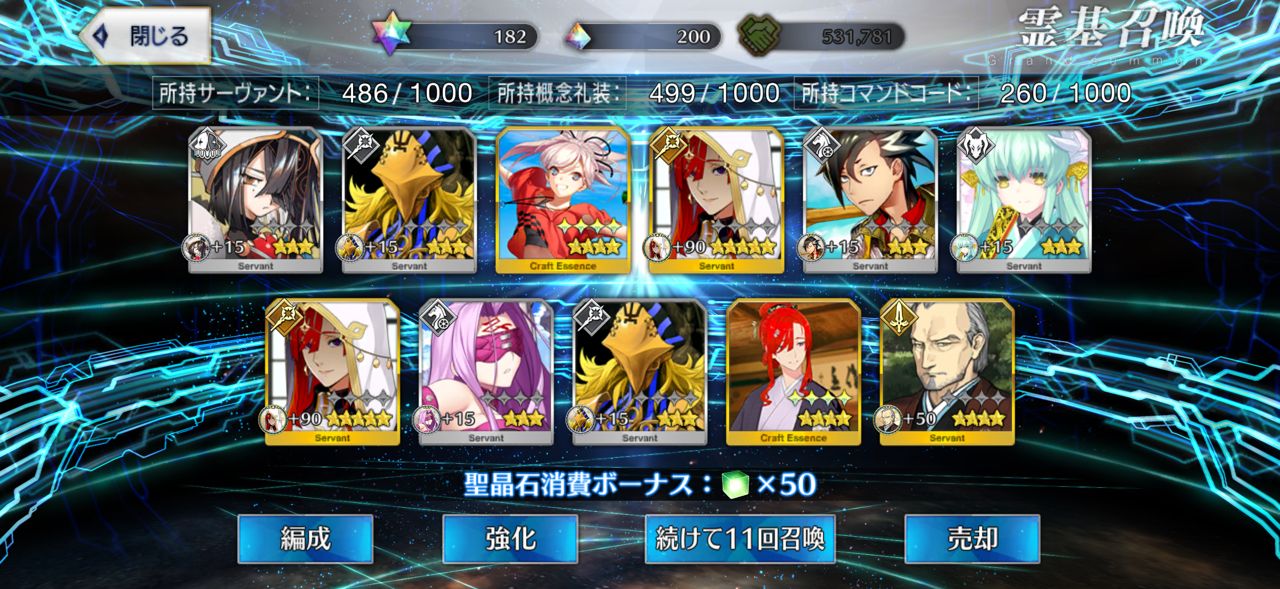Summon again with 続けて11回召喚
Image resolution: width=1280 pixels, height=589 pixels.
click(x=740, y=539)
